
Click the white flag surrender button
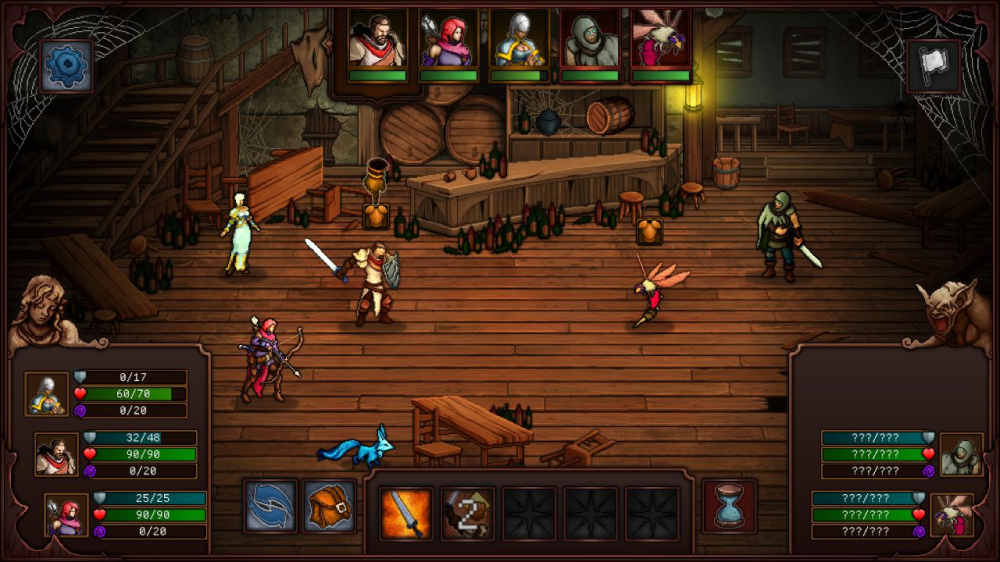(x=933, y=67)
